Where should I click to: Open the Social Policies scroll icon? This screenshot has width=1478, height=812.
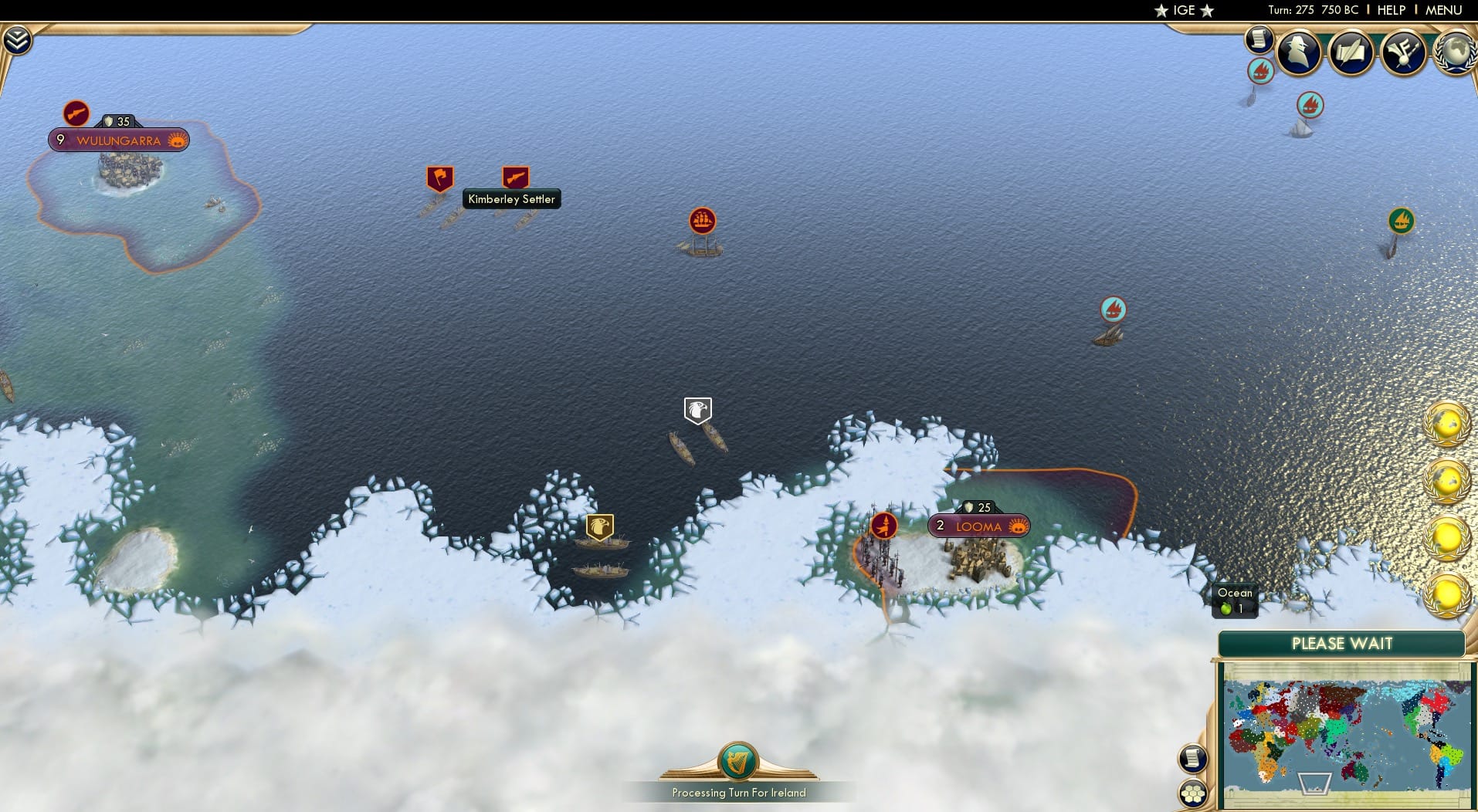[x=1353, y=52]
